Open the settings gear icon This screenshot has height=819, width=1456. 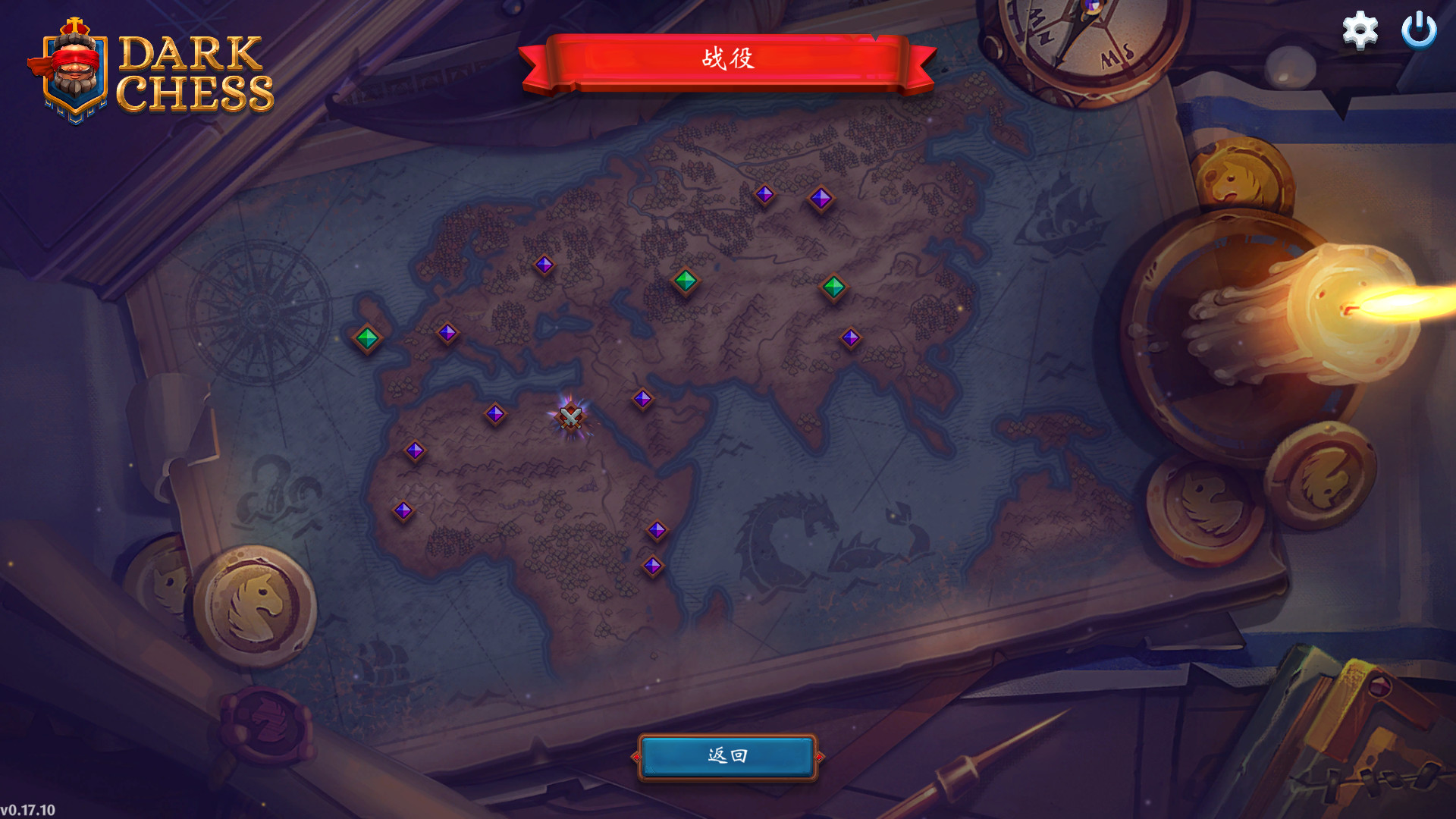pyautogui.click(x=1361, y=32)
